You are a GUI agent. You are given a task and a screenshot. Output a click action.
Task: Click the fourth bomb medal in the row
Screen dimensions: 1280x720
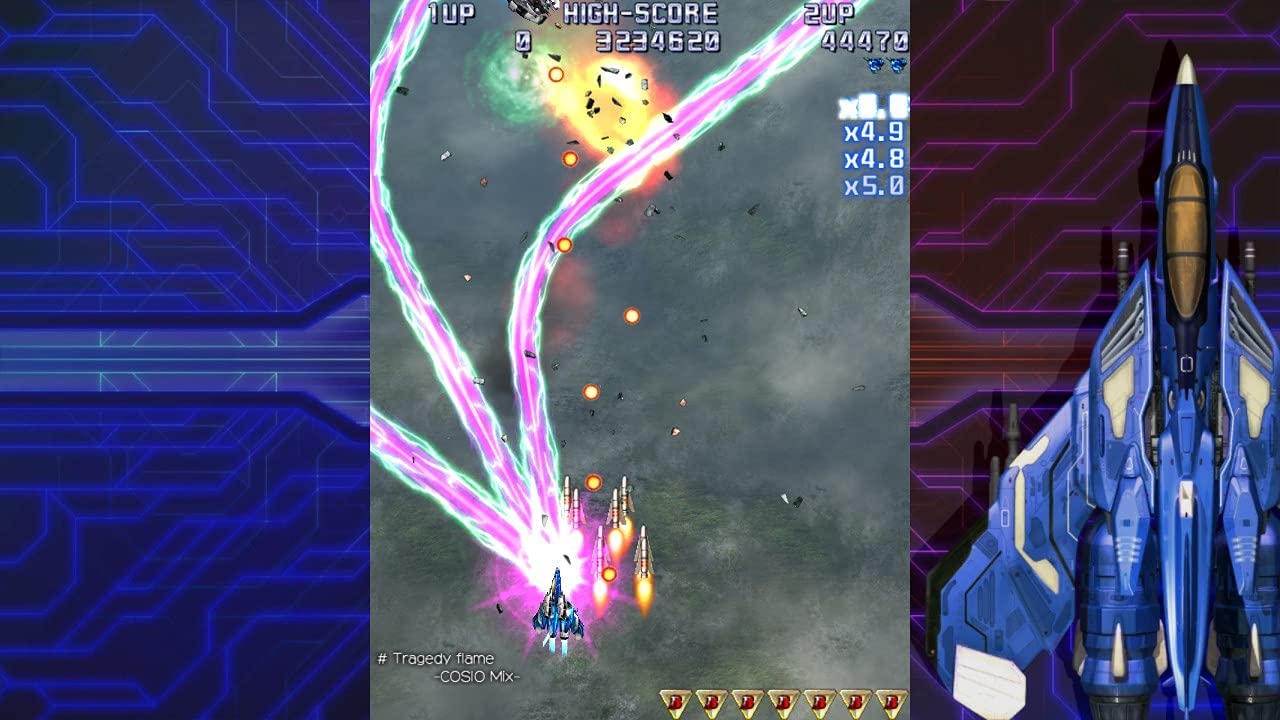(x=785, y=700)
